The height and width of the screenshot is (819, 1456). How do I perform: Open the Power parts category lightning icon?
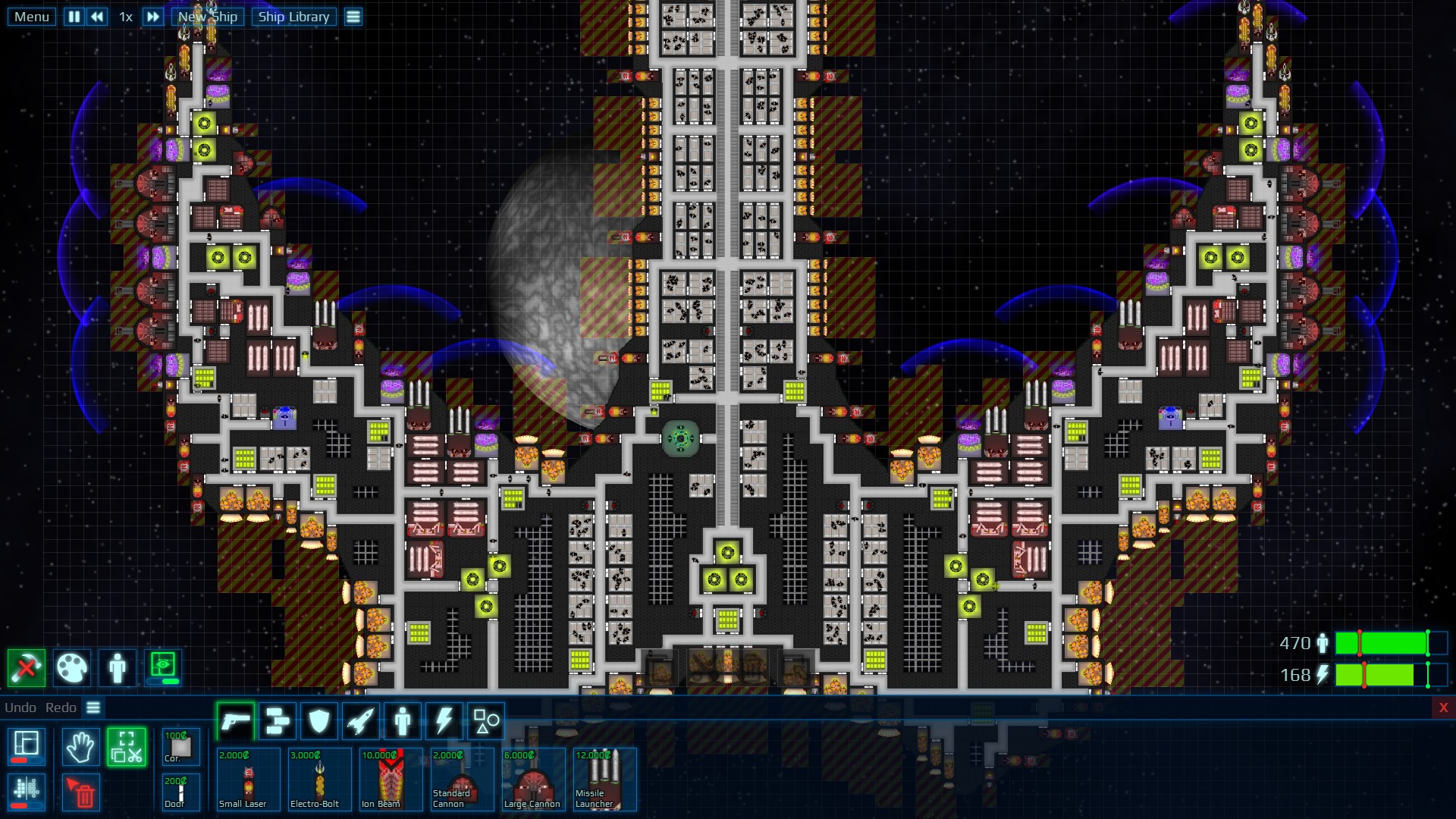tap(444, 720)
